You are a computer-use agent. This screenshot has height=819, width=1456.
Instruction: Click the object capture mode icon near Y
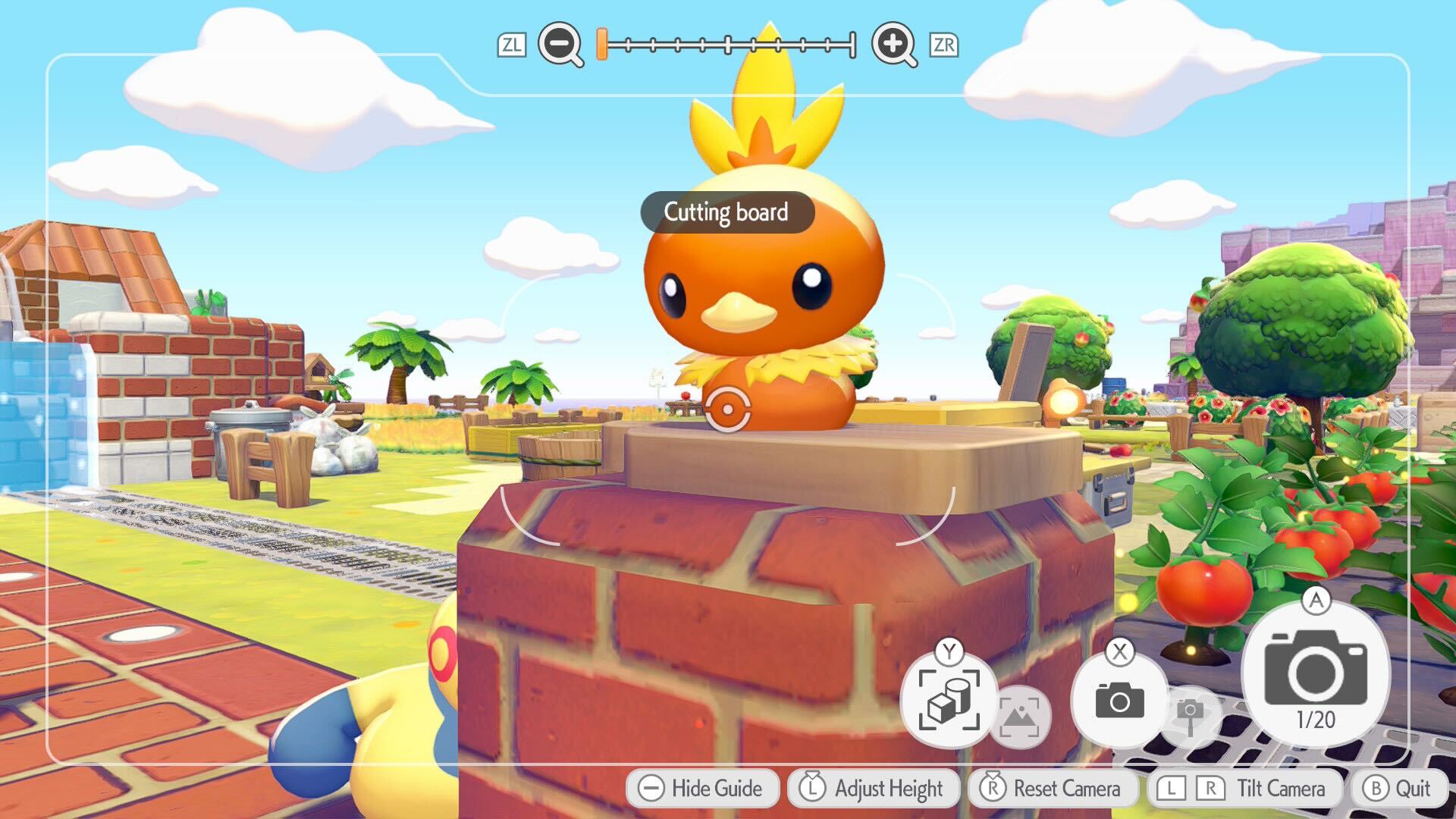pyautogui.click(x=950, y=698)
